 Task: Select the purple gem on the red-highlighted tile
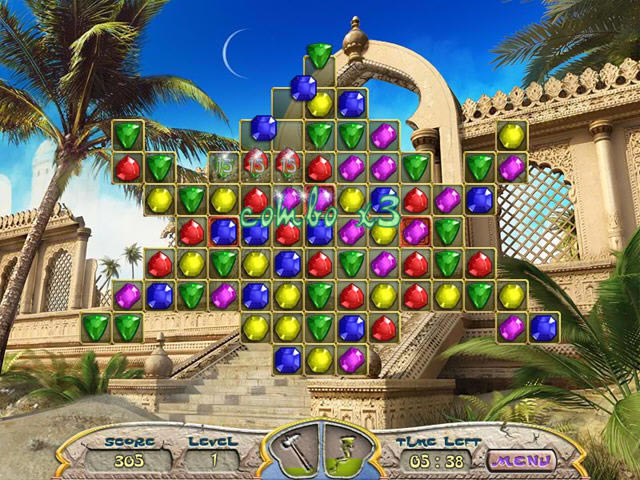coord(415,232)
